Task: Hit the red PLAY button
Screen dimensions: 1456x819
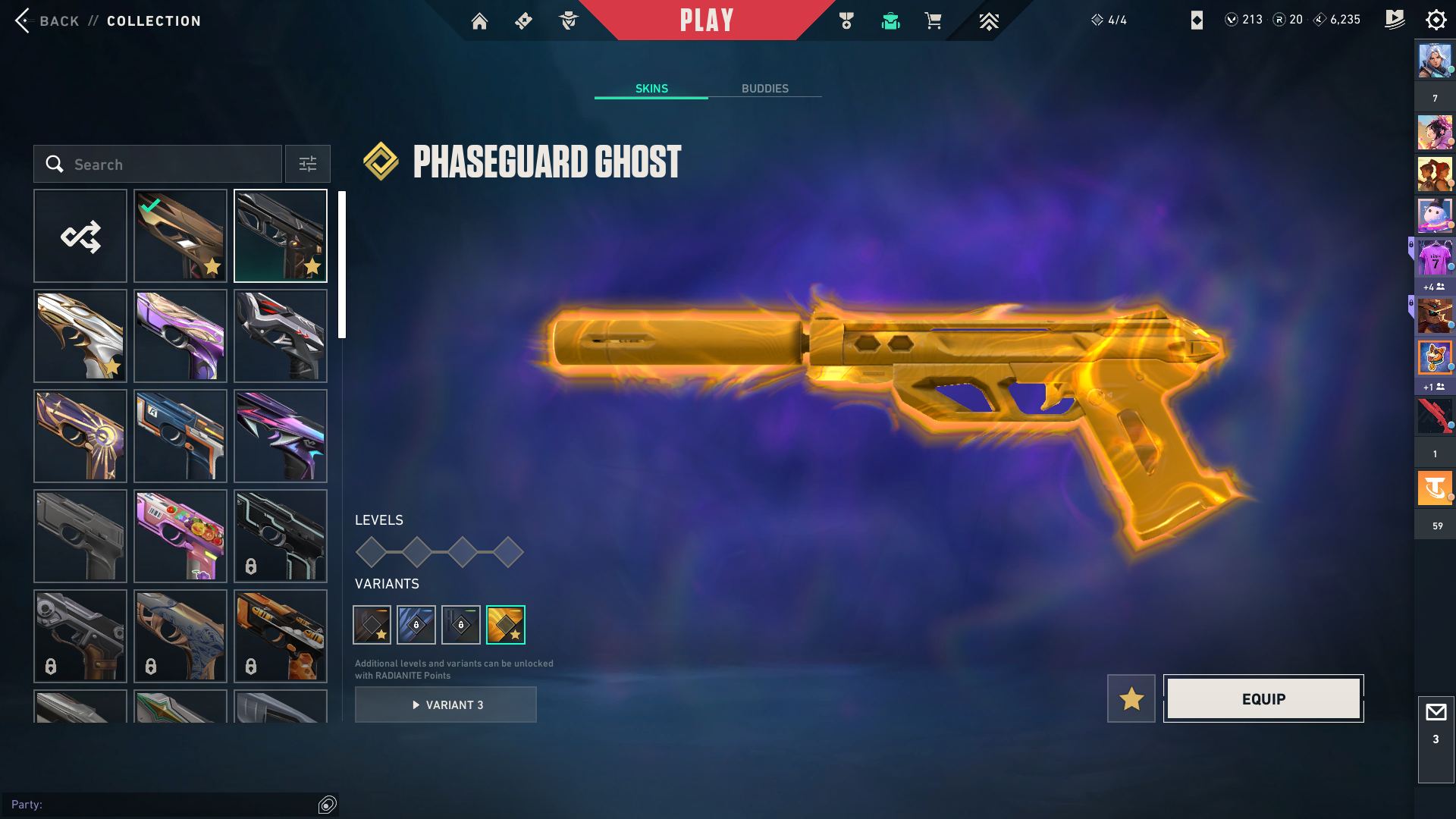Action: (x=707, y=20)
